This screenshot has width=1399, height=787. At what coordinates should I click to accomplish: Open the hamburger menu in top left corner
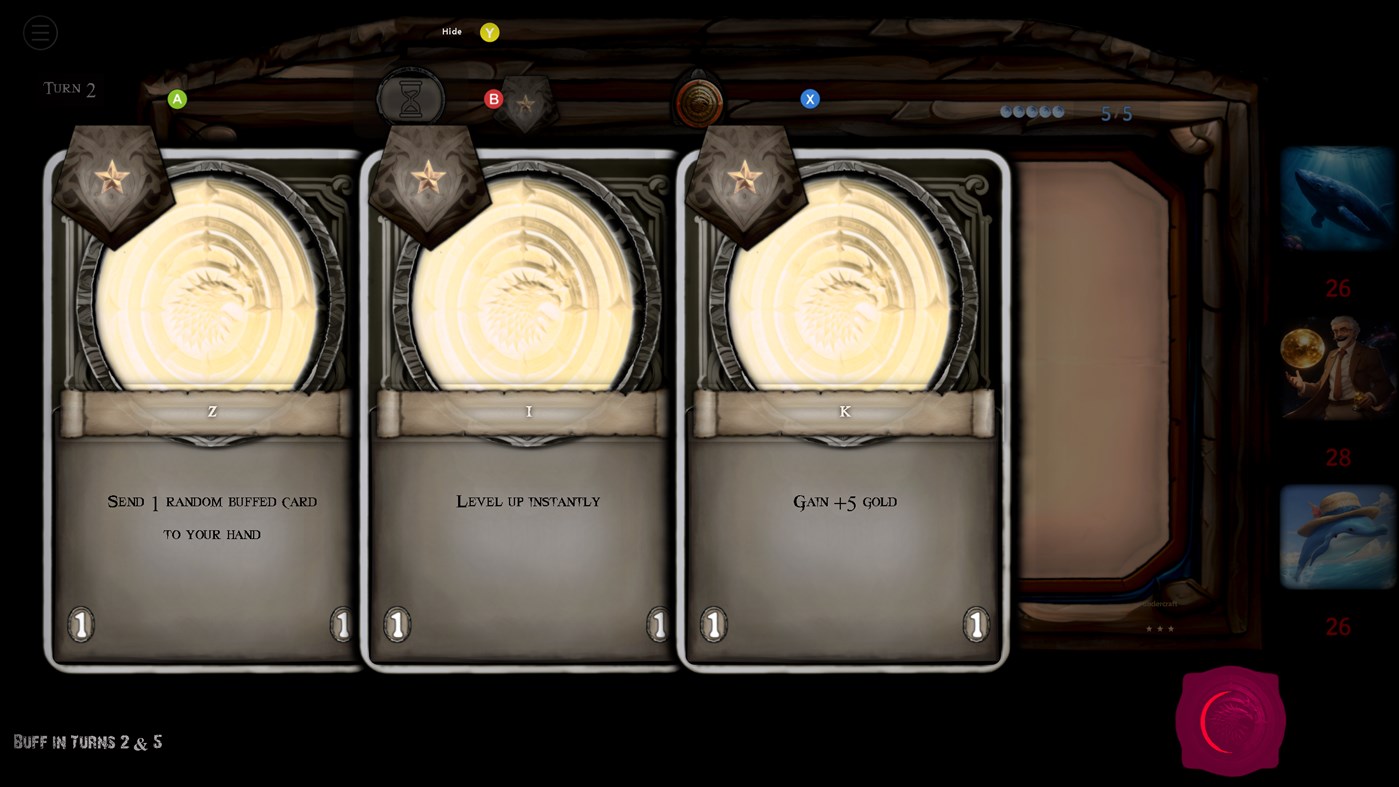[40, 32]
